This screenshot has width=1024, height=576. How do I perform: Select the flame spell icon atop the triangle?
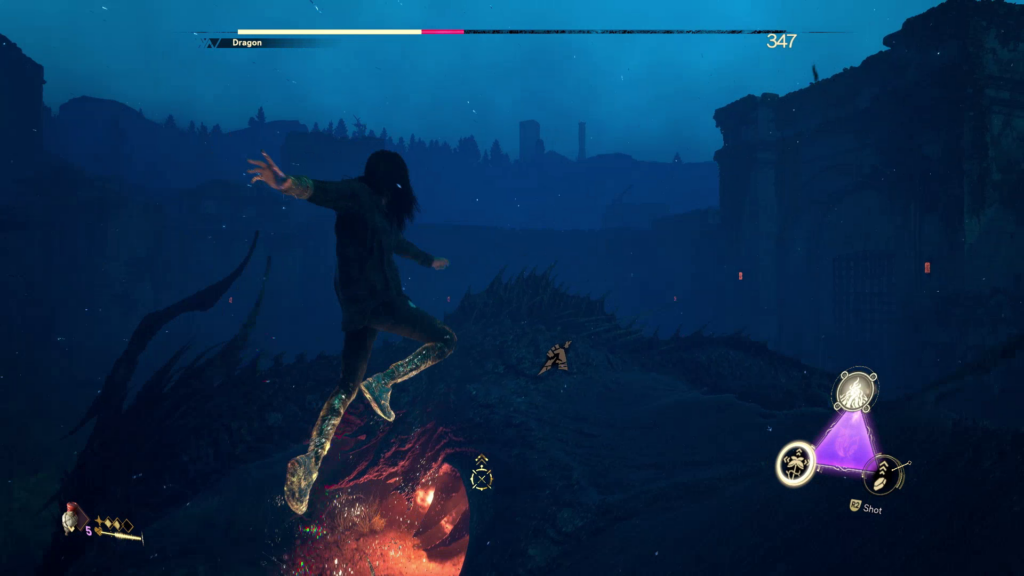click(855, 390)
